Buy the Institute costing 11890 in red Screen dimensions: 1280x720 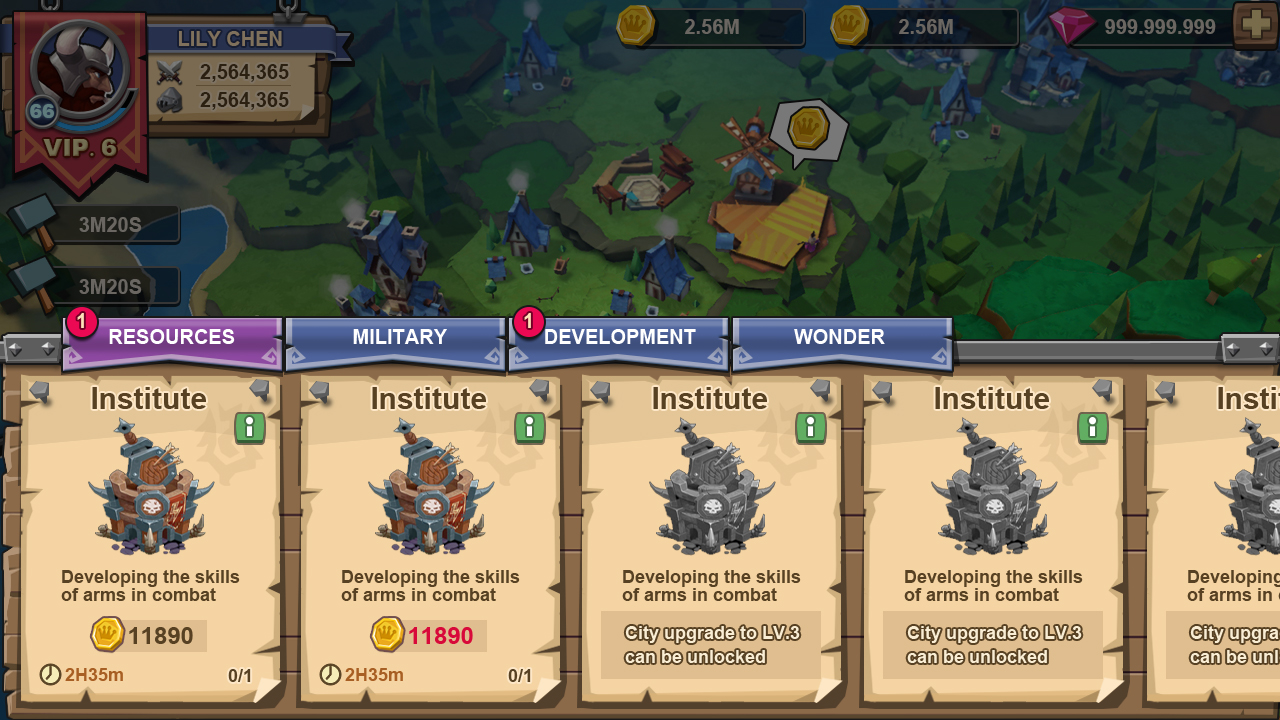(x=430, y=635)
